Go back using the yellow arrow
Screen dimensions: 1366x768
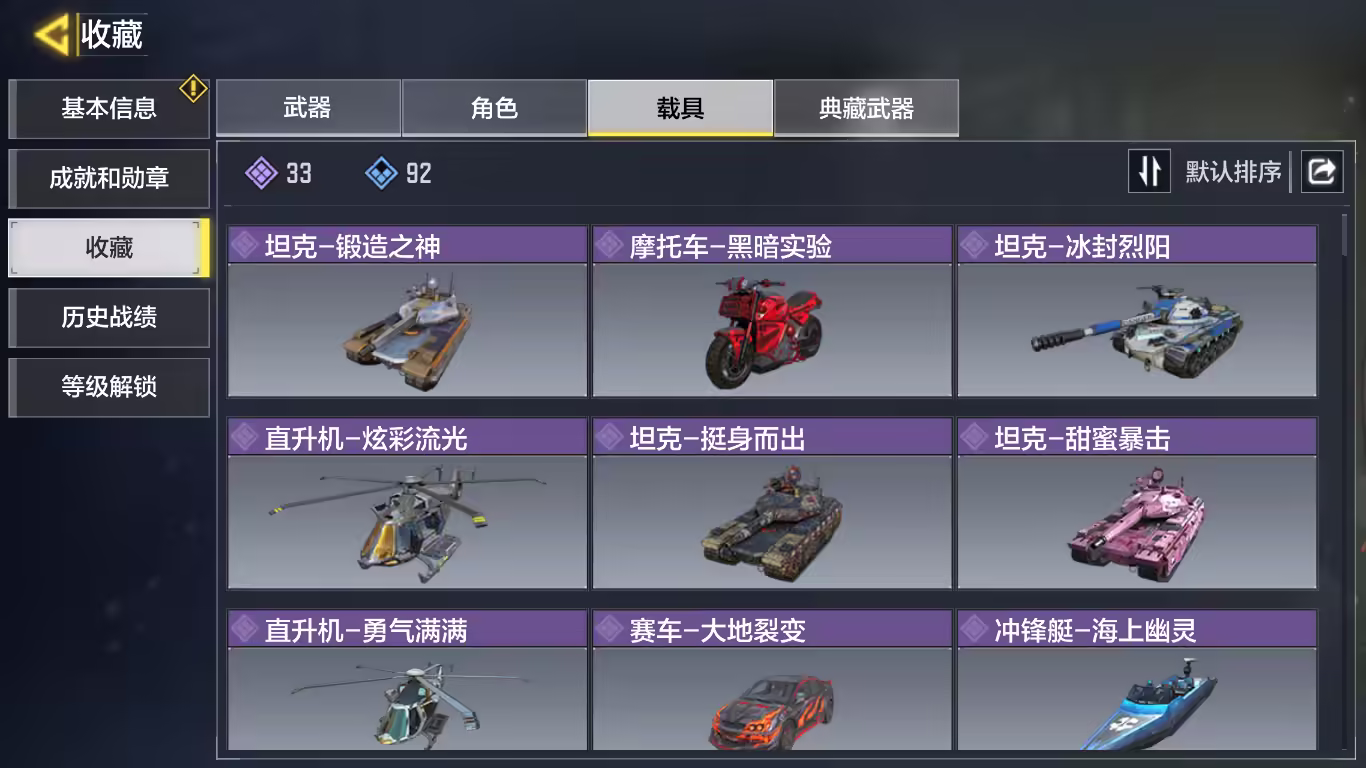click(x=51, y=35)
